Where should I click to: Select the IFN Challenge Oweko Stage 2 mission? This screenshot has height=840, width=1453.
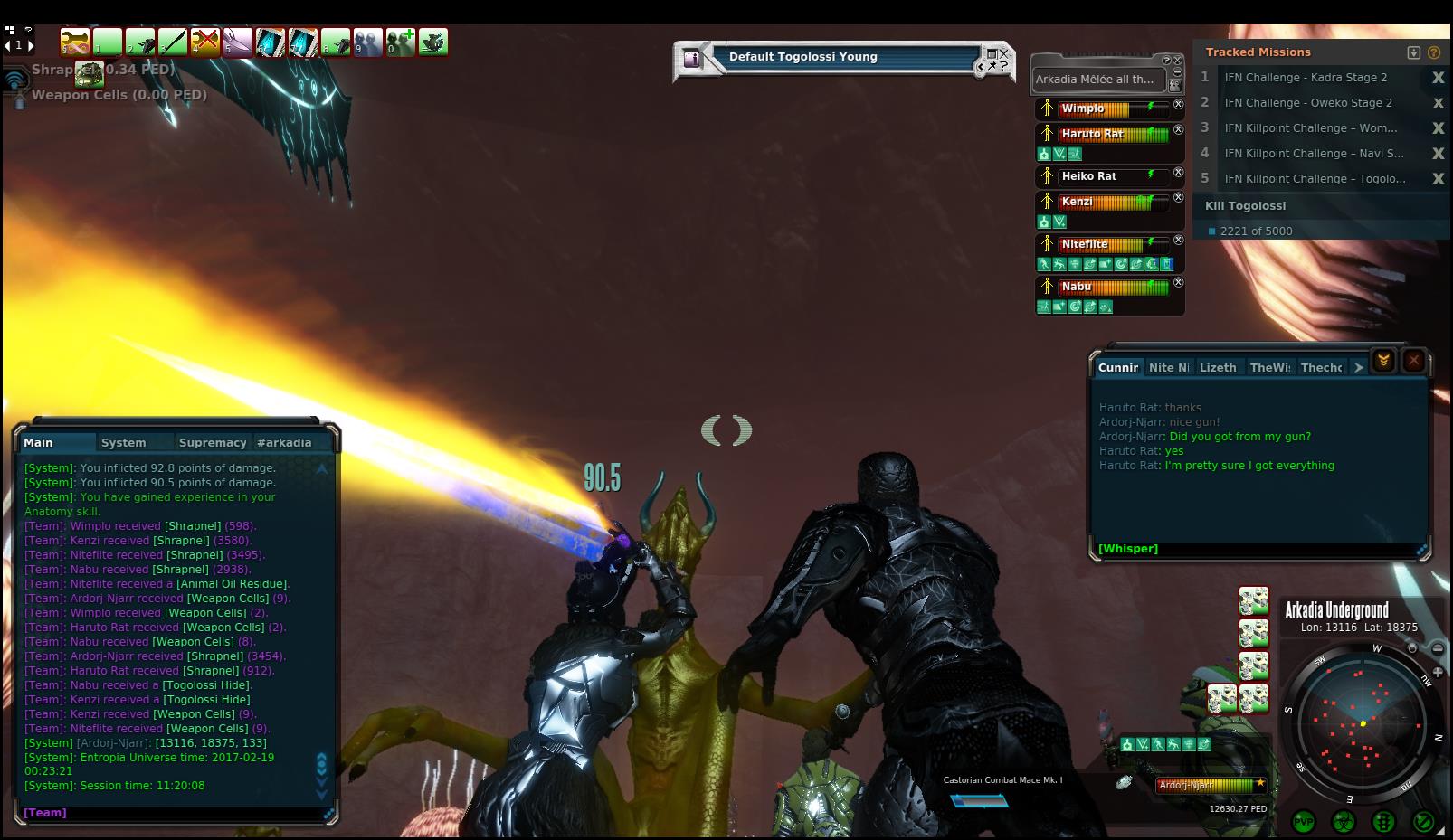click(x=1308, y=103)
